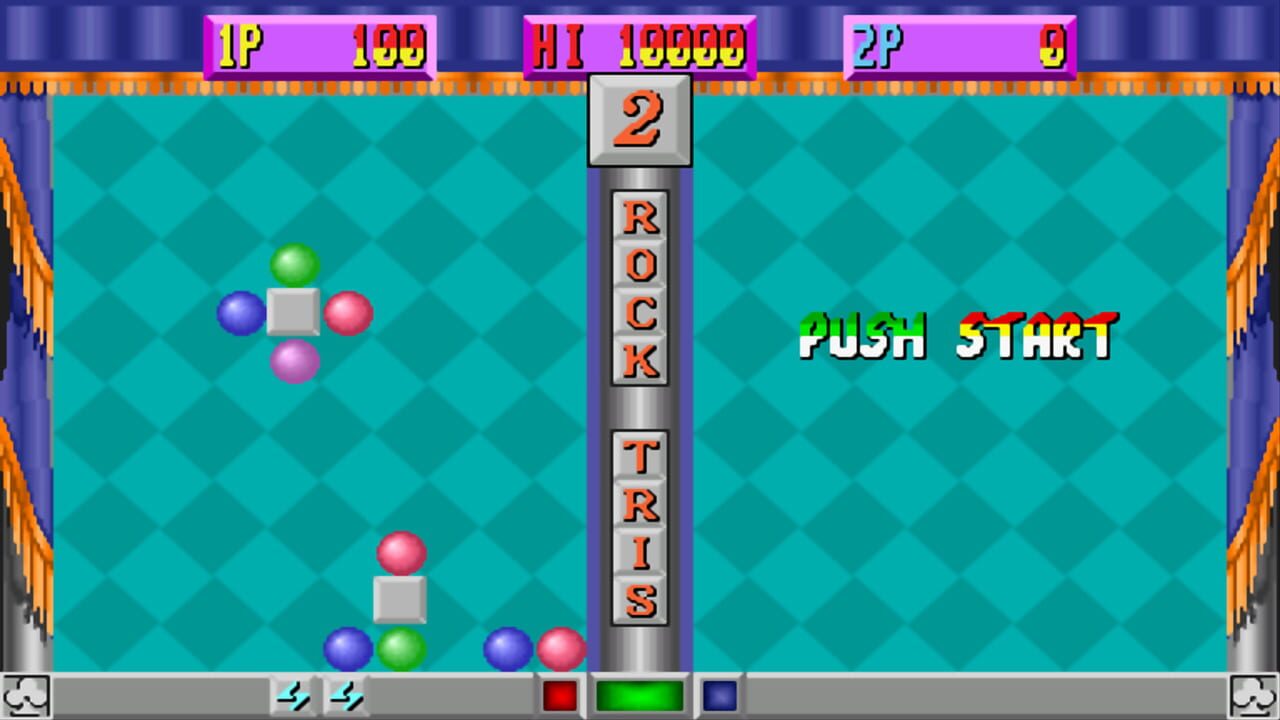
Task: Click the green ball atop the gray cube
Action: pos(293,262)
